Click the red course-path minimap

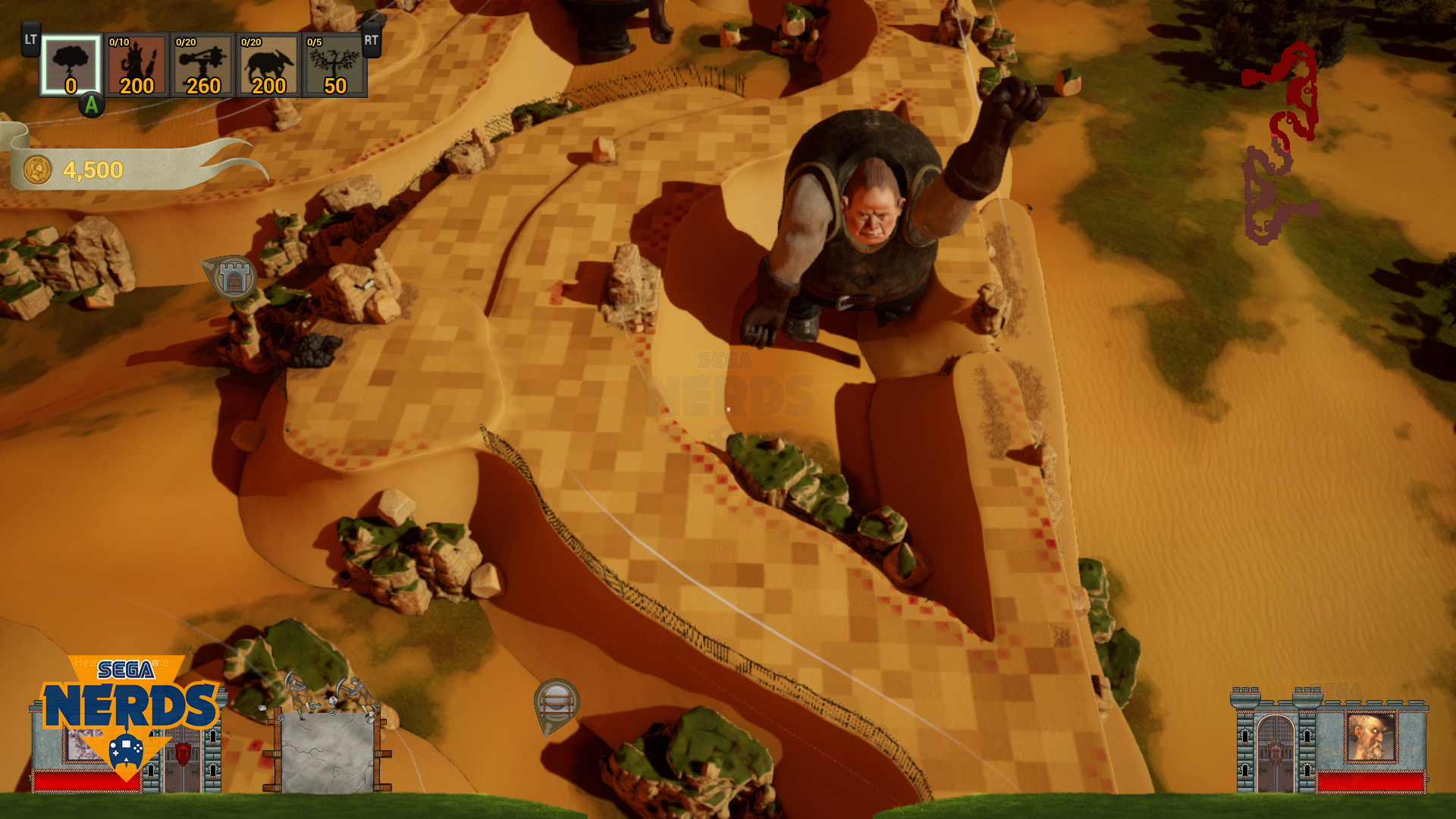tap(1281, 144)
